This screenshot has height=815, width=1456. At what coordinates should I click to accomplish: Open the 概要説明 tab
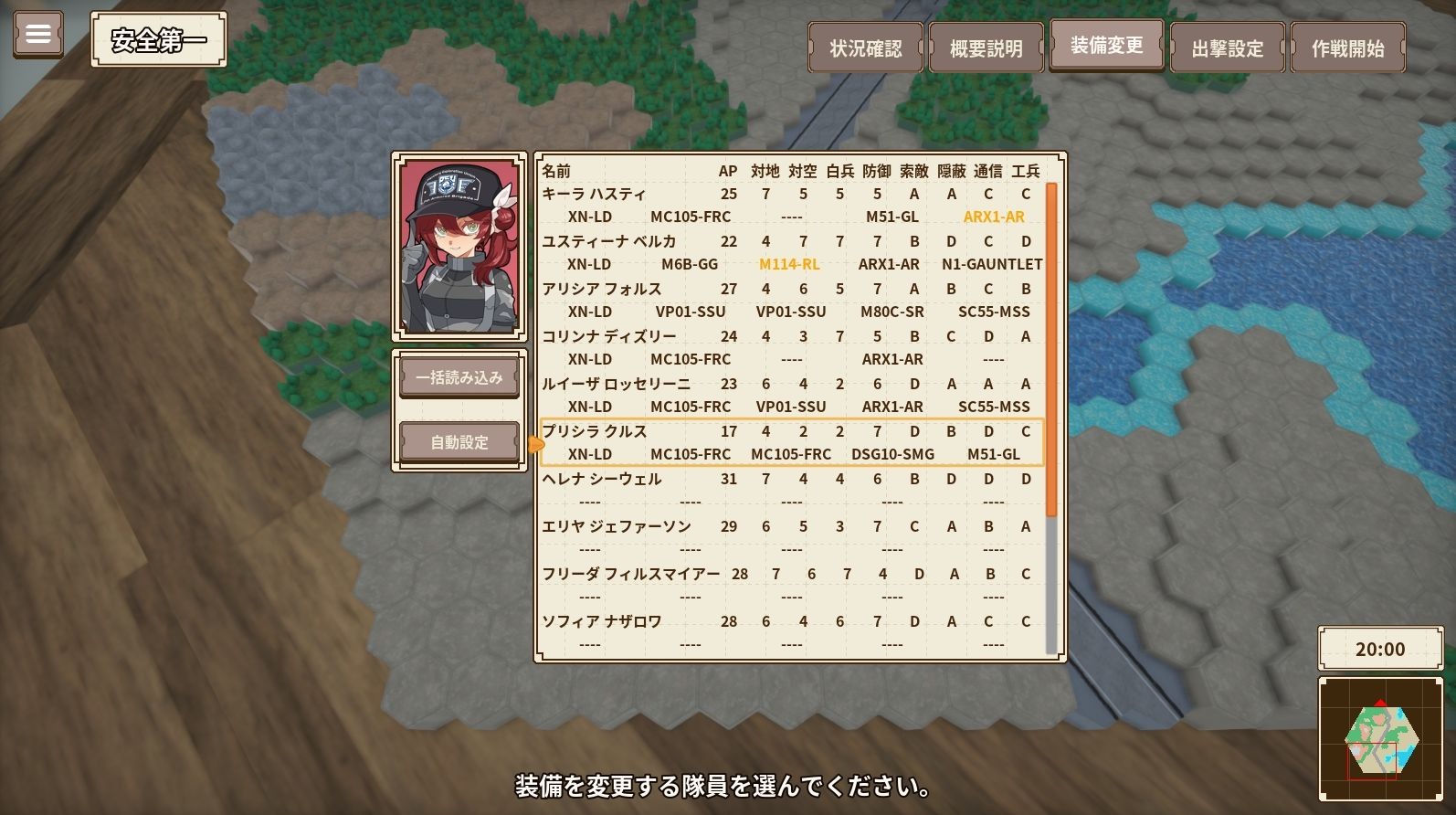(985, 48)
